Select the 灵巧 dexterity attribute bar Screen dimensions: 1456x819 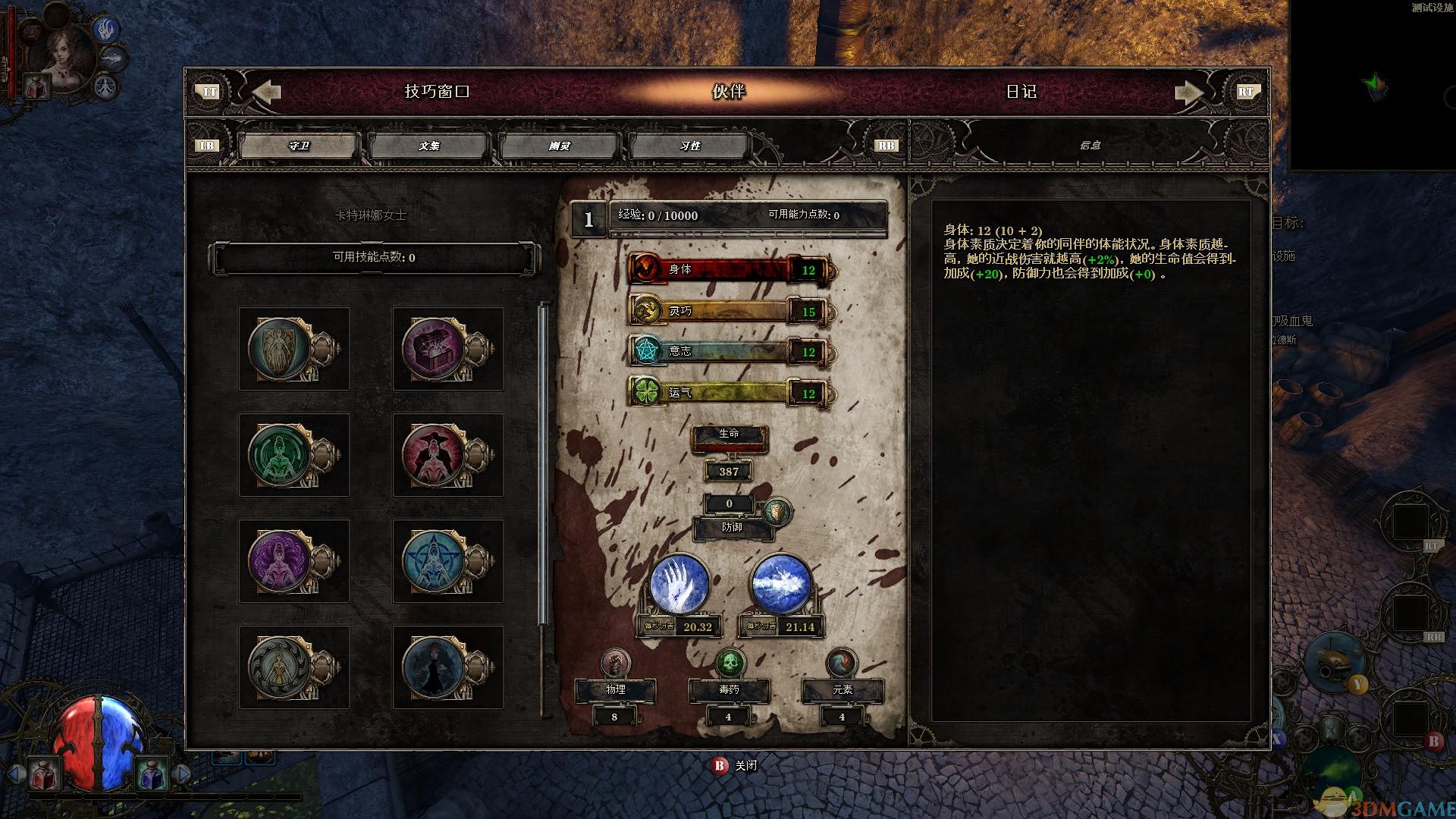click(730, 311)
